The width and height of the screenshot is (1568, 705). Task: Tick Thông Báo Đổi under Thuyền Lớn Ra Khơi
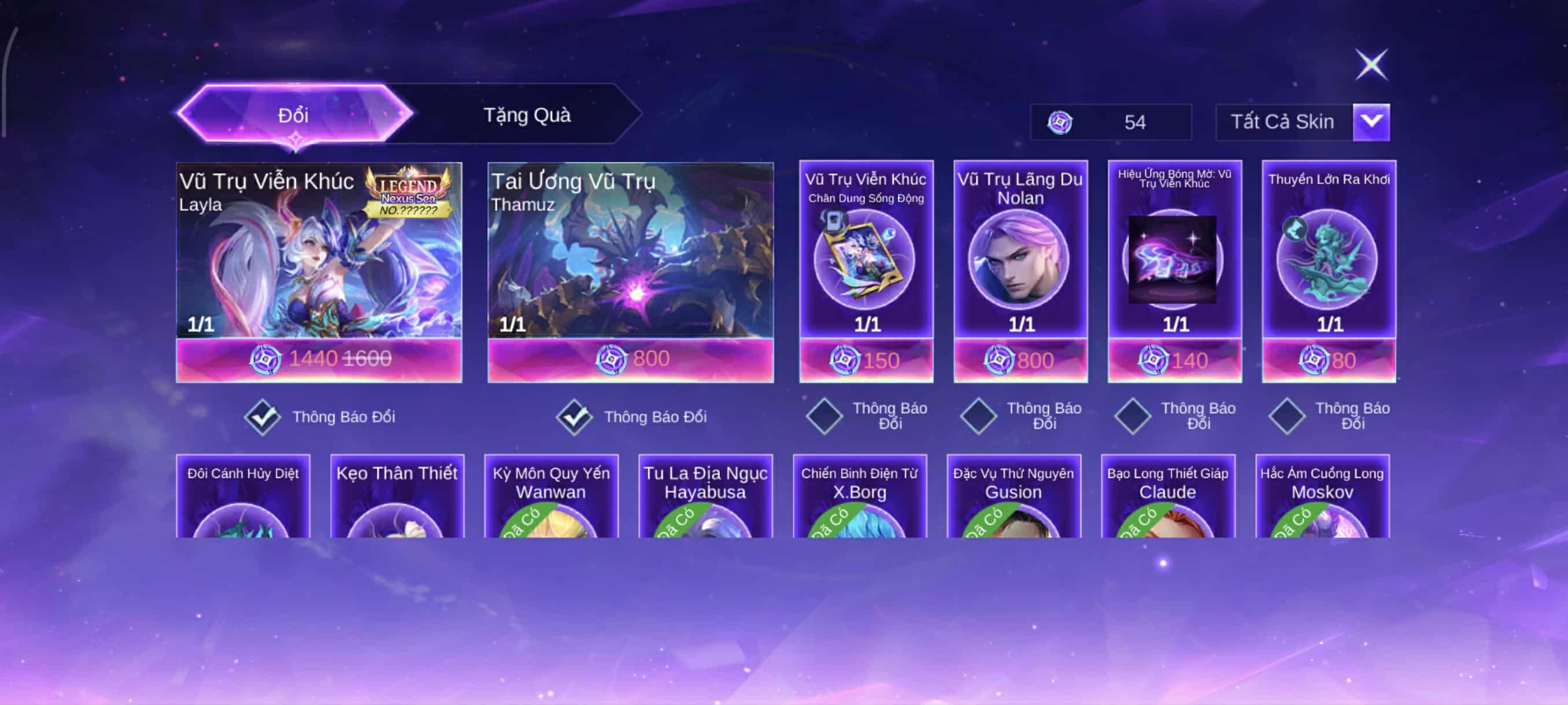tap(1287, 416)
